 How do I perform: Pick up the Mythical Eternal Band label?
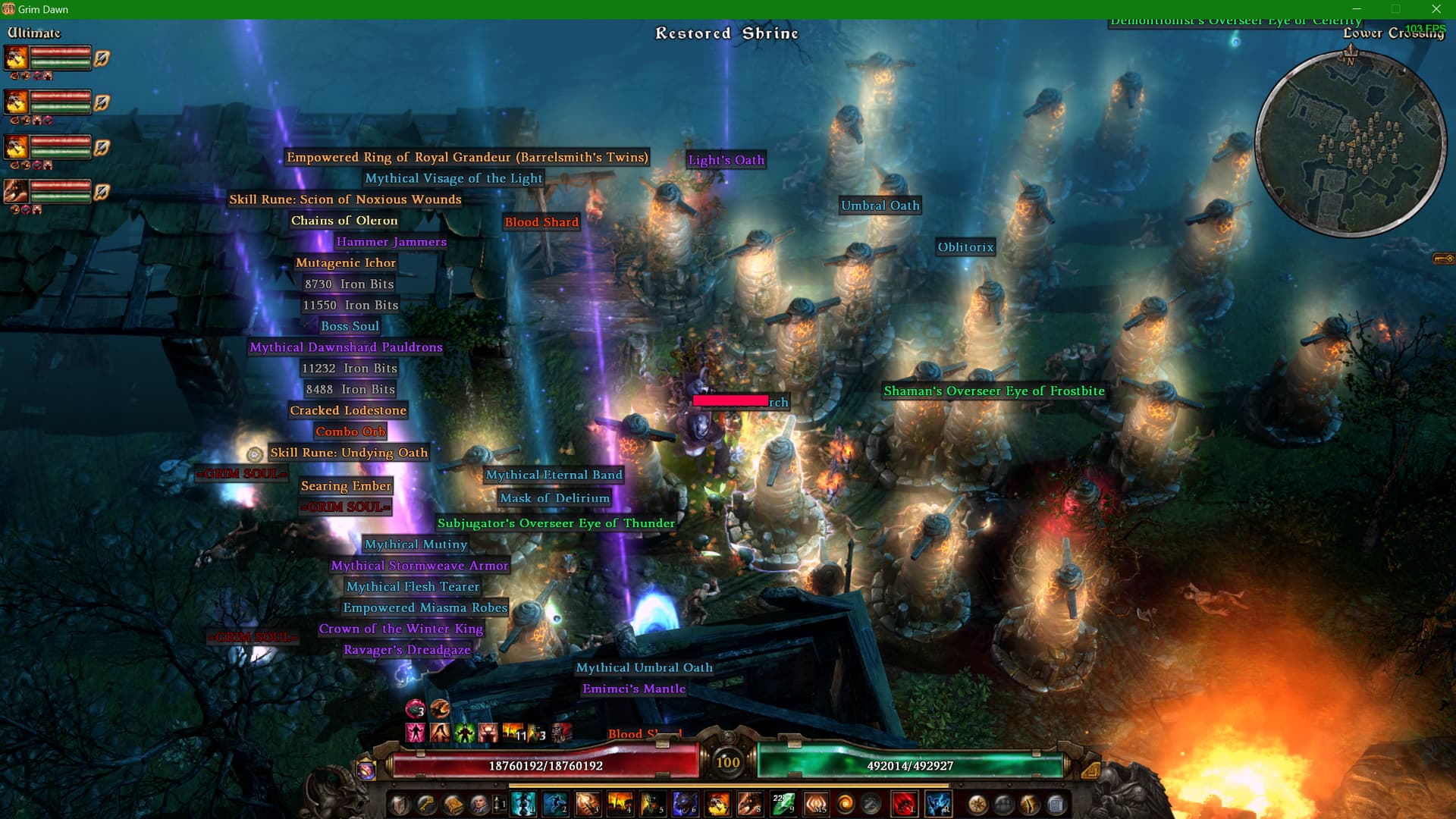(x=554, y=475)
